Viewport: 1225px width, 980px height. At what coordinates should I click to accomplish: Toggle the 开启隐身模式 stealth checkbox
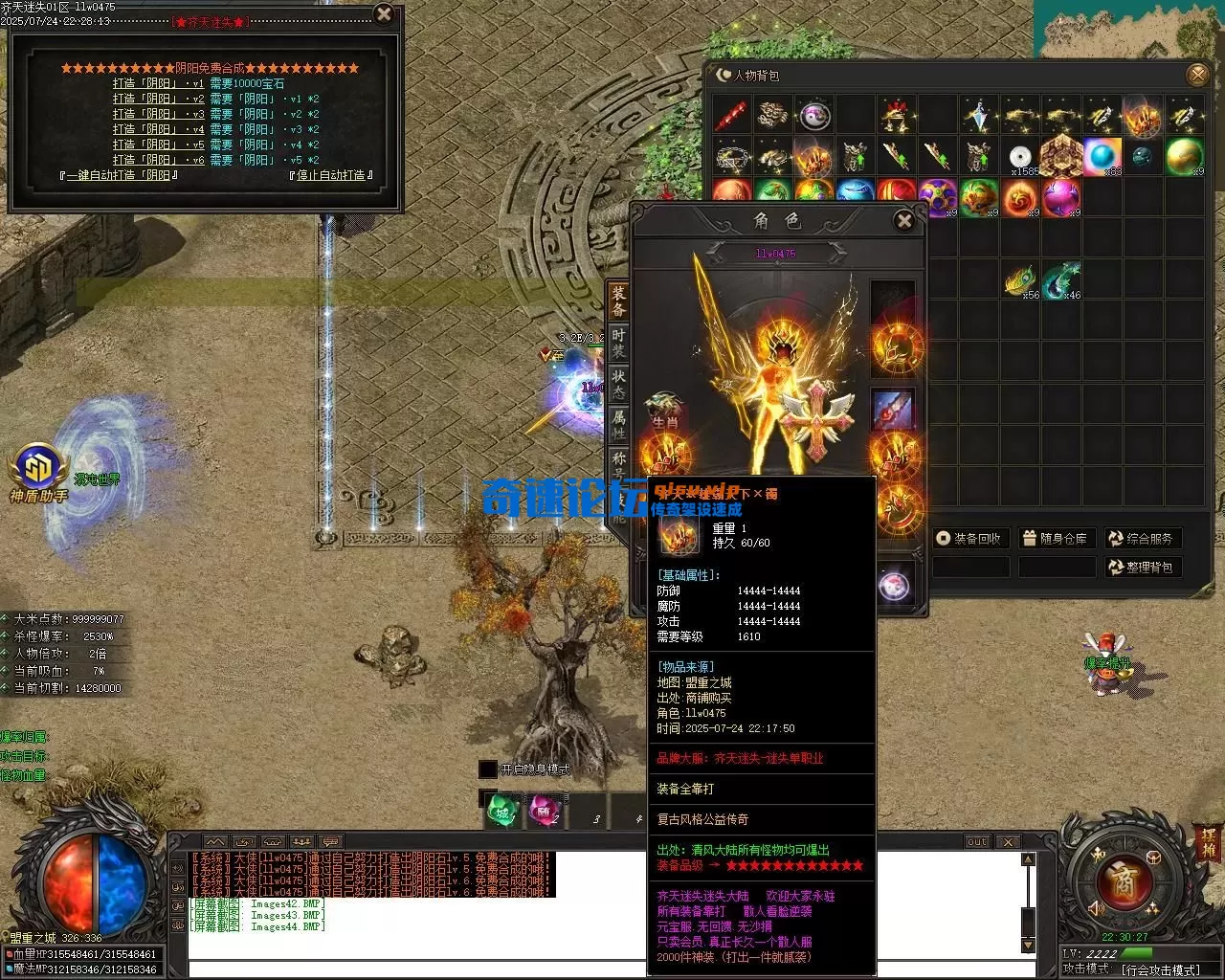pyautogui.click(x=488, y=769)
